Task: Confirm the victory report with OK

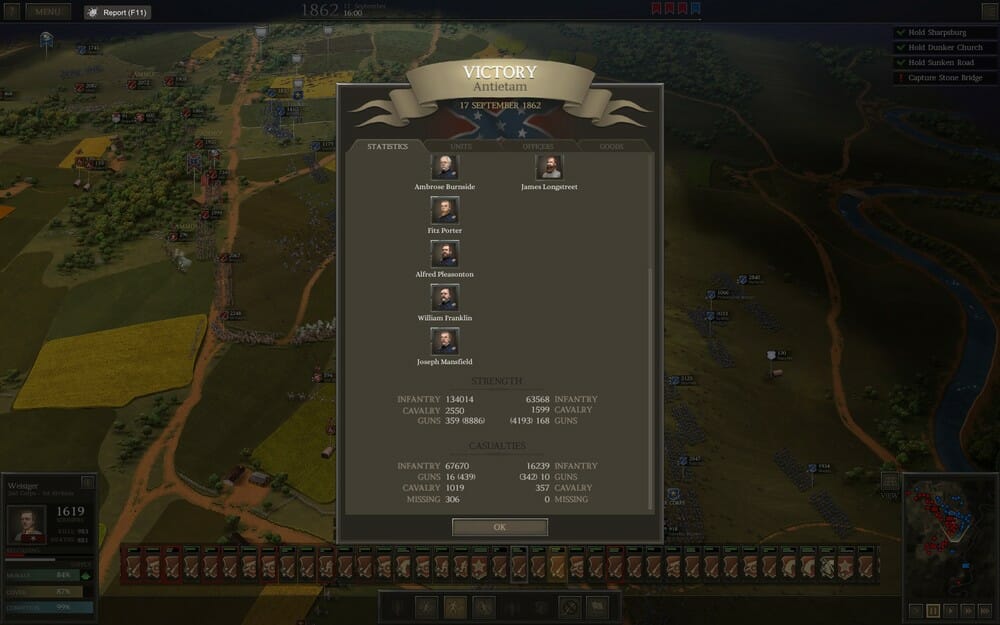Action: 499,526
